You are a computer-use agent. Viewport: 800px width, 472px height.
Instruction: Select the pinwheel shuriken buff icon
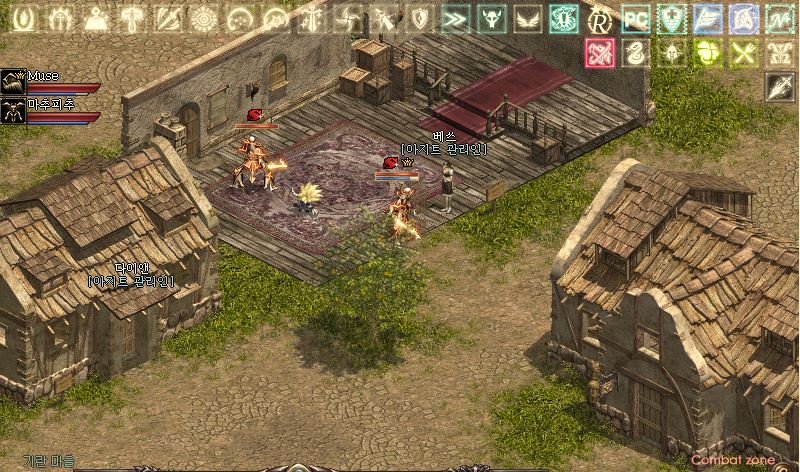pos(347,18)
